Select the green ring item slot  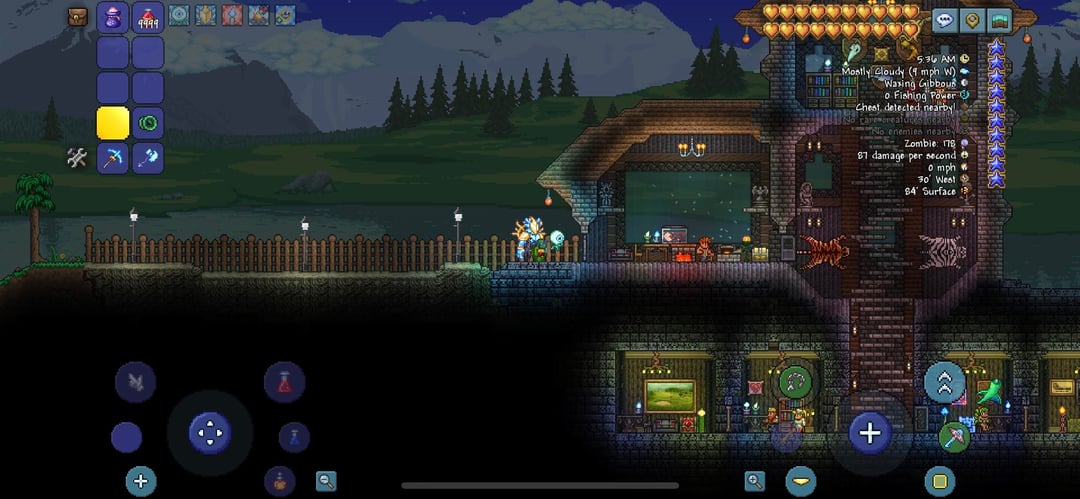[x=148, y=123]
